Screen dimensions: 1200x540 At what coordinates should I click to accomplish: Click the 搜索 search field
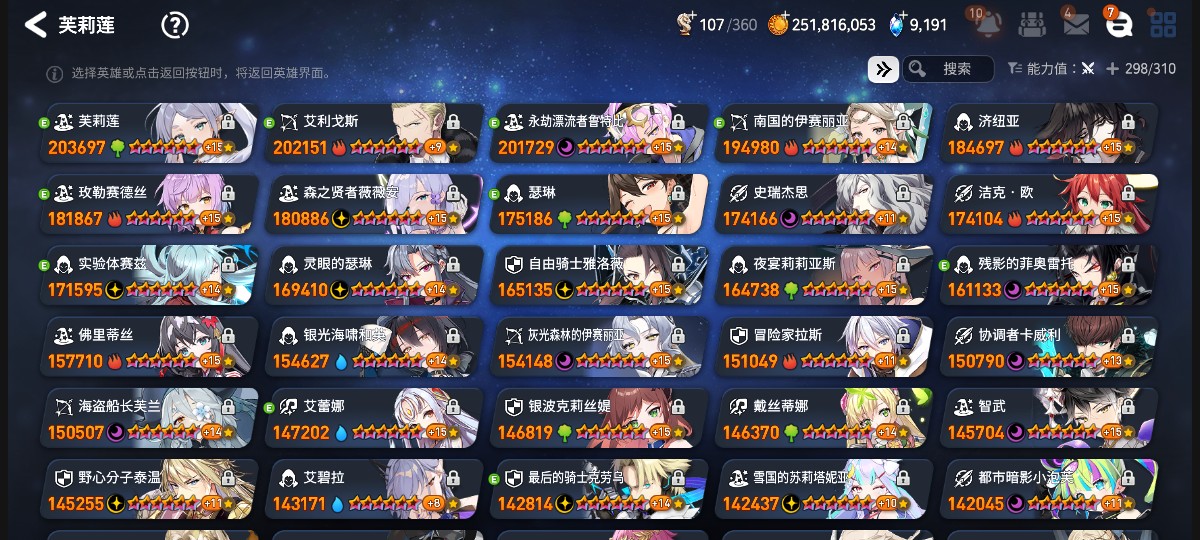coord(948,68)
